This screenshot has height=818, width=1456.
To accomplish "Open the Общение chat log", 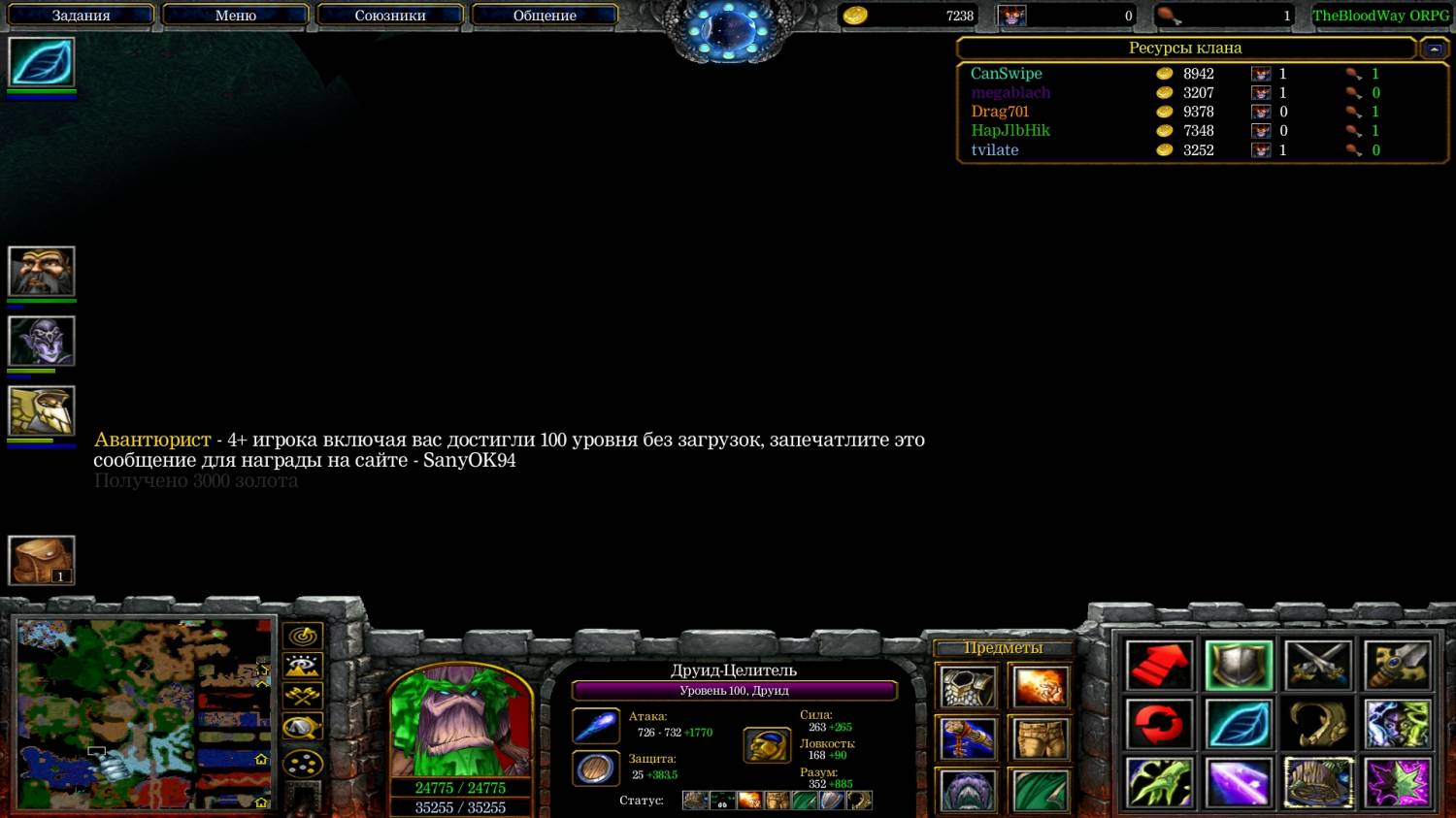I will coord(544,16).
